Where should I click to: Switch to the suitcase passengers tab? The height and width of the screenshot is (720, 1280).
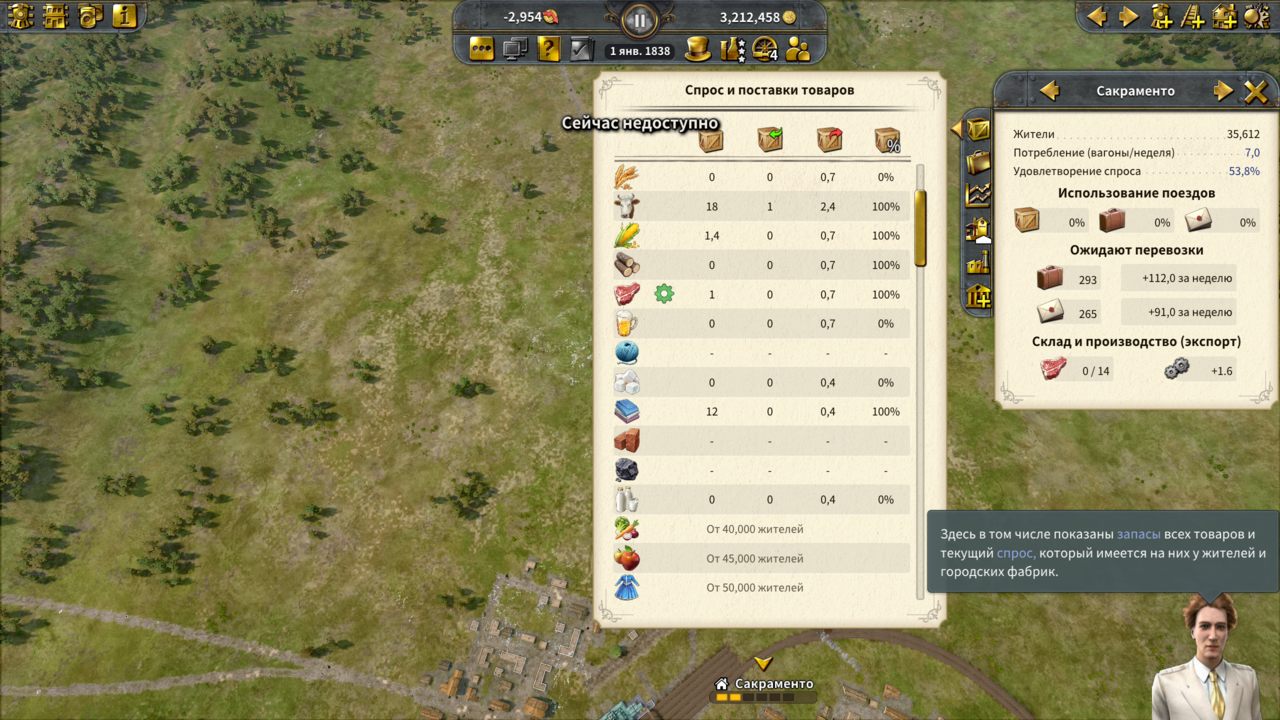click(x=978, y=162)
